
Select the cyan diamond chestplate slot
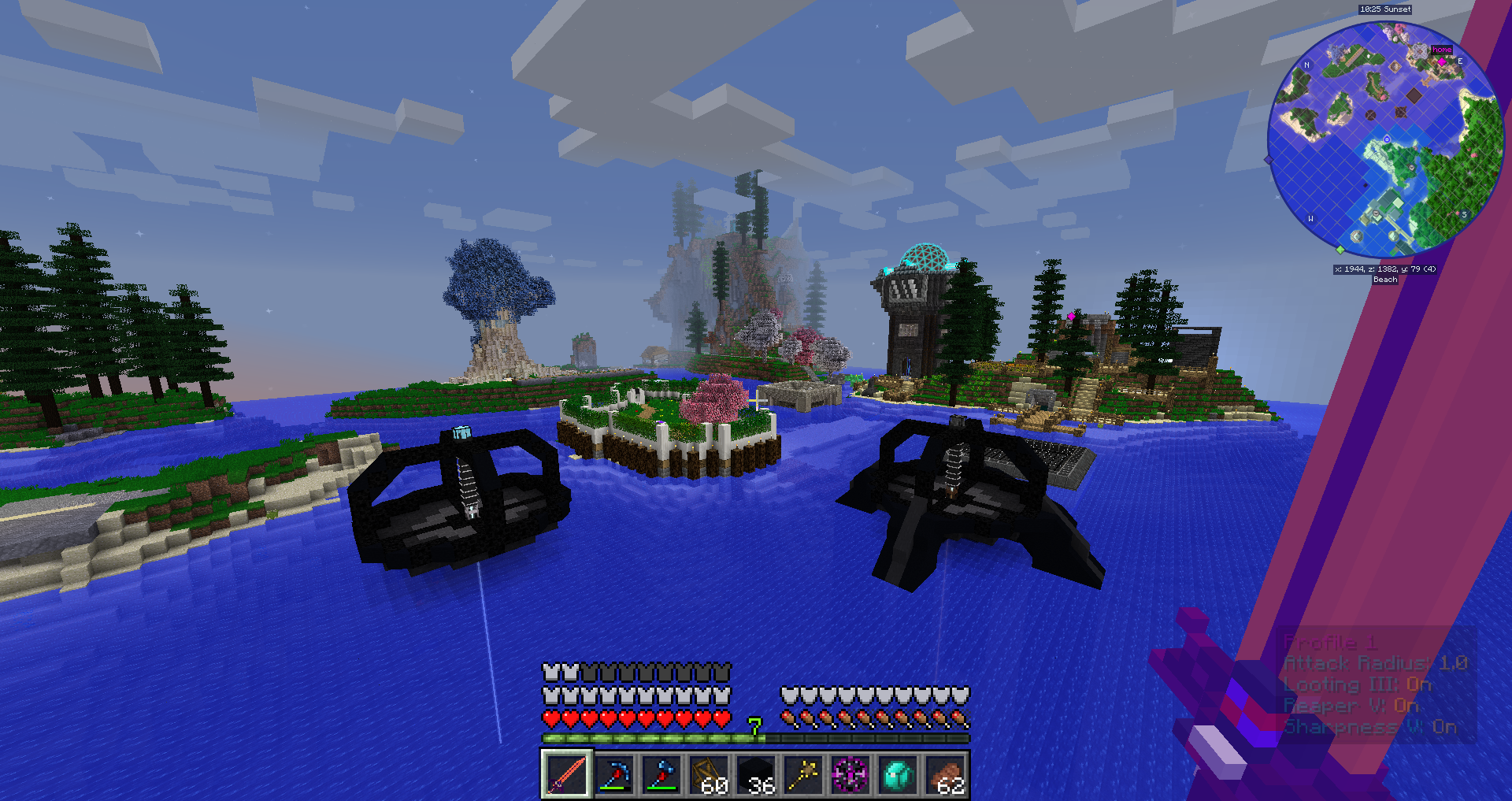coord(898,774)
